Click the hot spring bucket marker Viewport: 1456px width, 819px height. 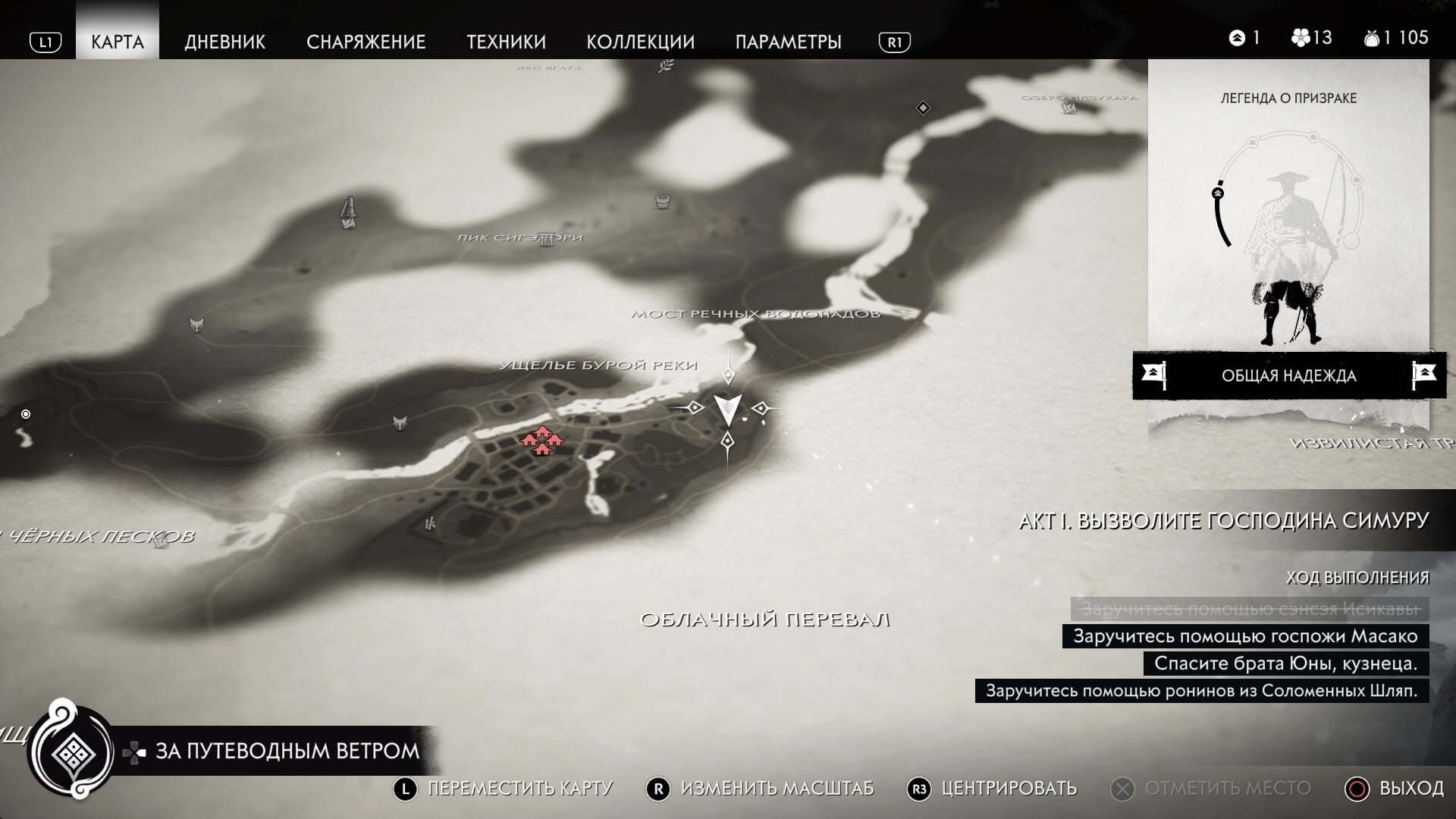[x=662, y=202]
